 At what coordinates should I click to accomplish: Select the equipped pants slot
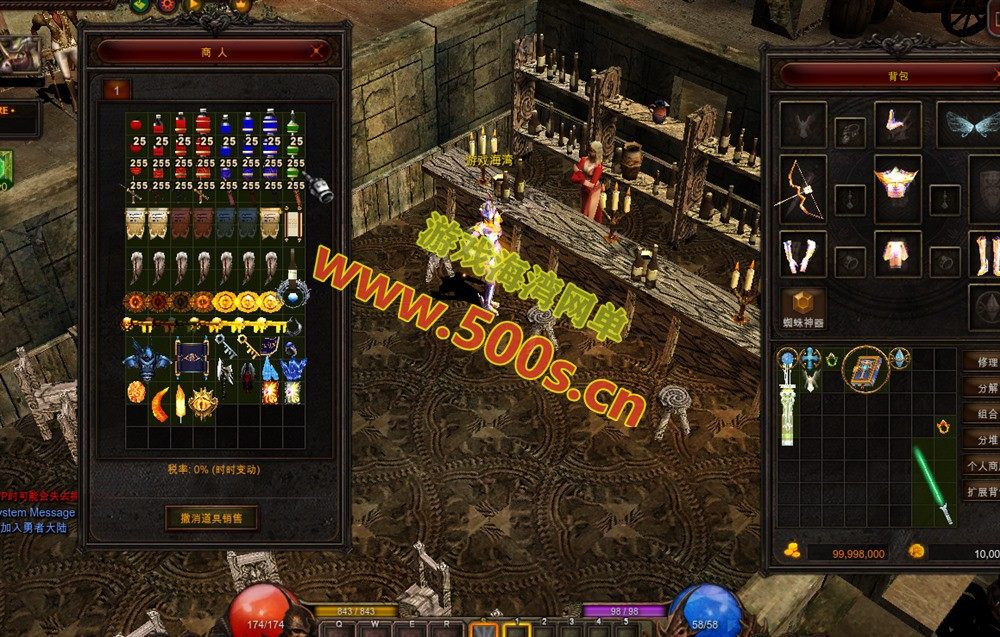(x=896, y=254)
